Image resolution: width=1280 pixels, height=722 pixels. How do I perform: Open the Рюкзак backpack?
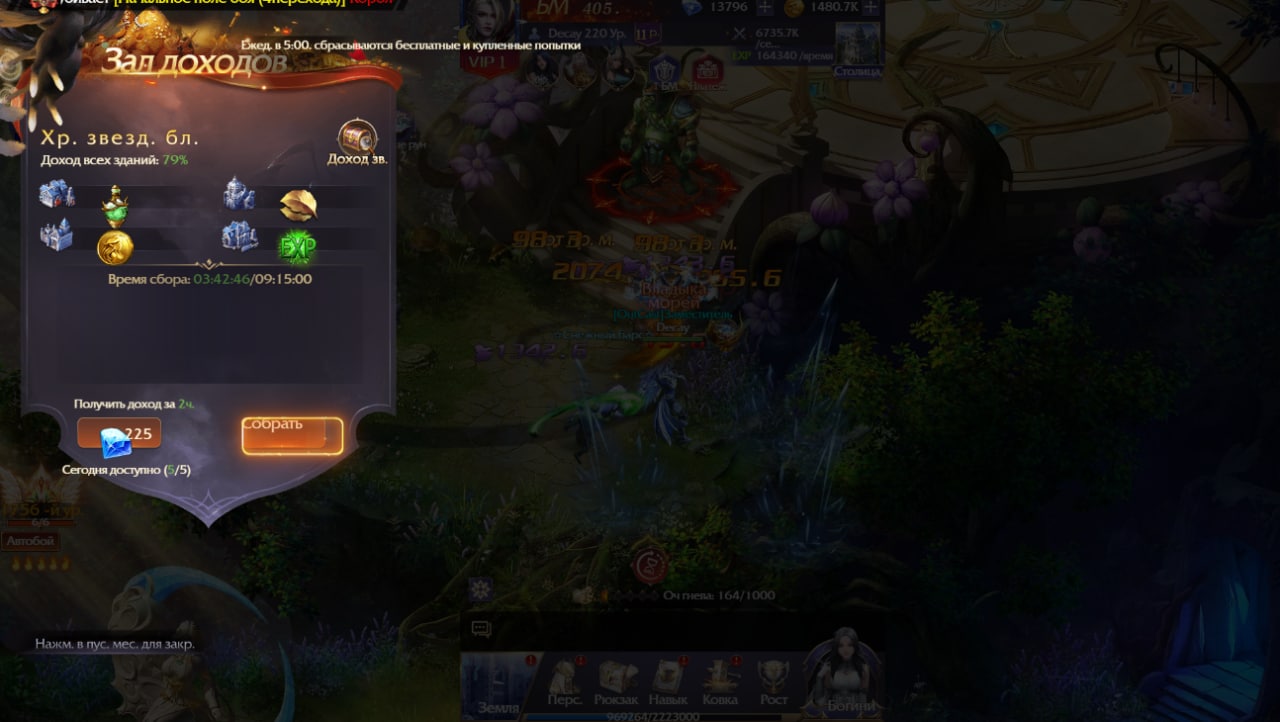point(616,682)
